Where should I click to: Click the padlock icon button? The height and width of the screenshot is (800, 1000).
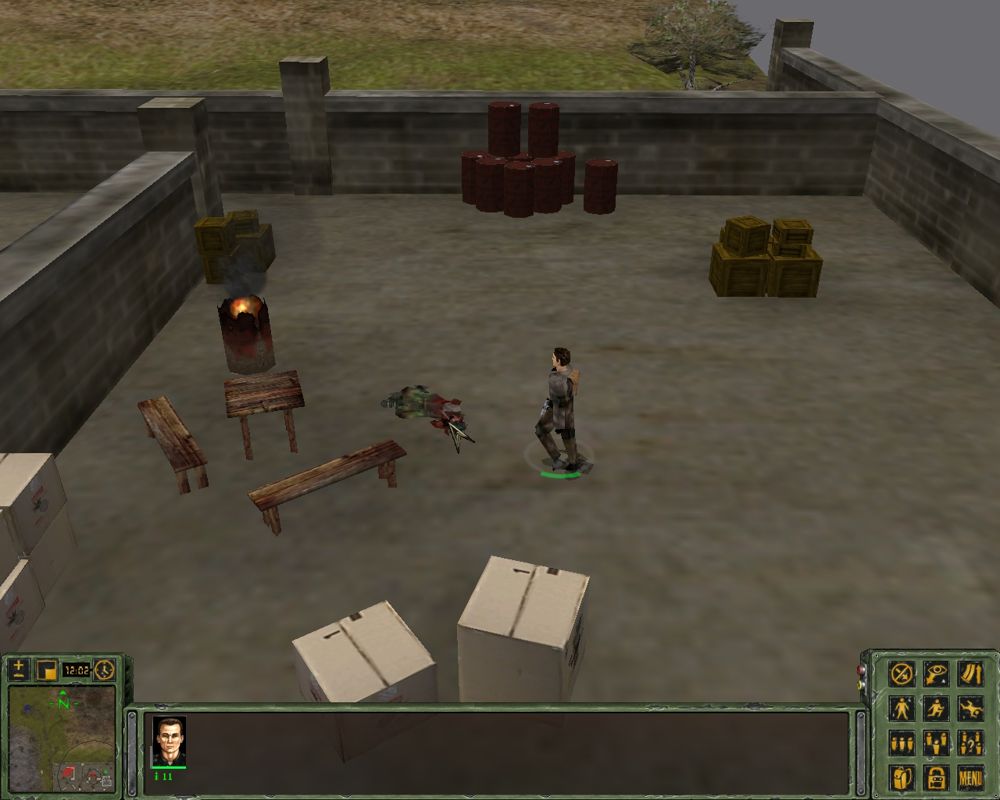point(936,777)
